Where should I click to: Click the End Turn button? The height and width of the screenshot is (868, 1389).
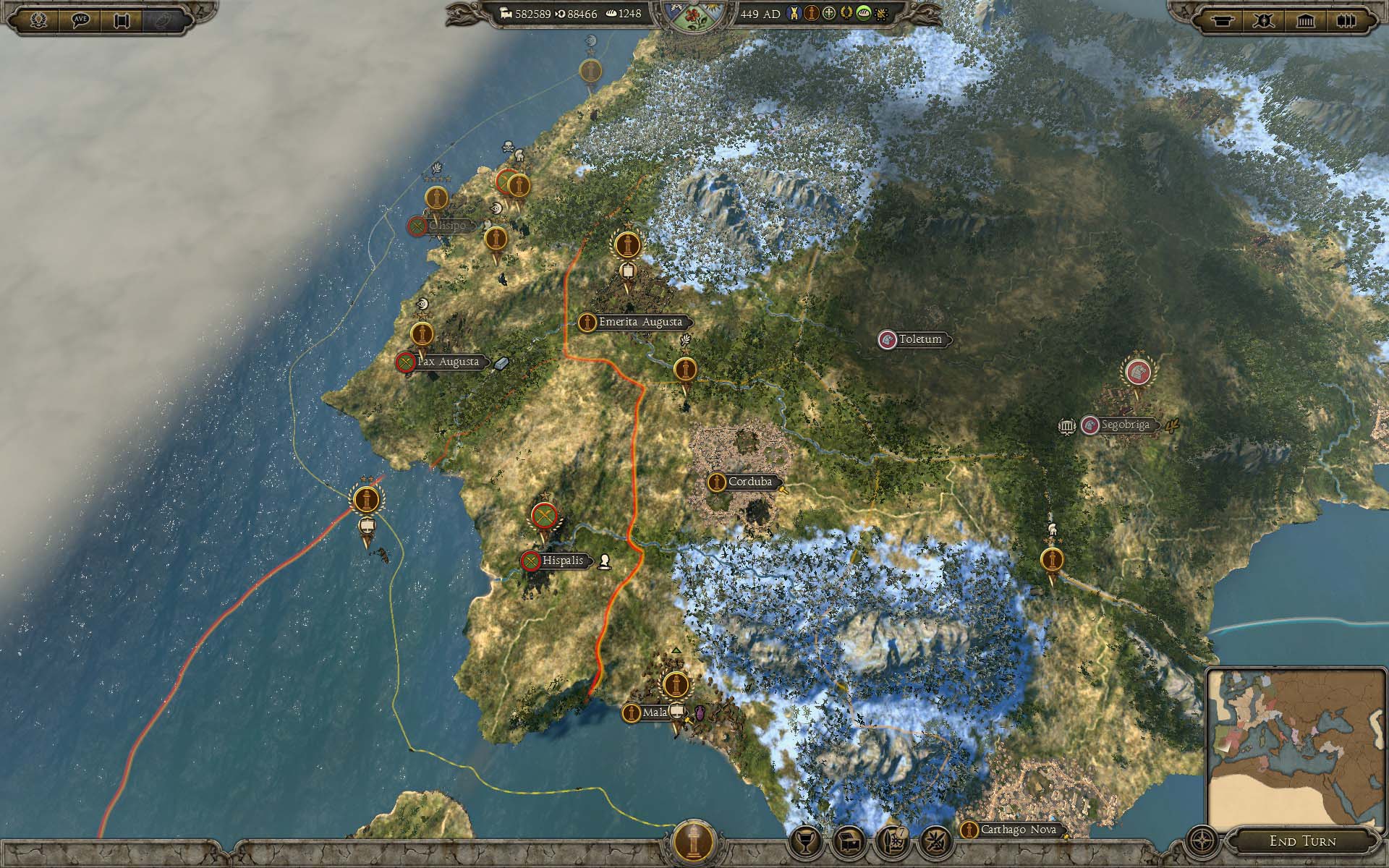click(1302, 841)
